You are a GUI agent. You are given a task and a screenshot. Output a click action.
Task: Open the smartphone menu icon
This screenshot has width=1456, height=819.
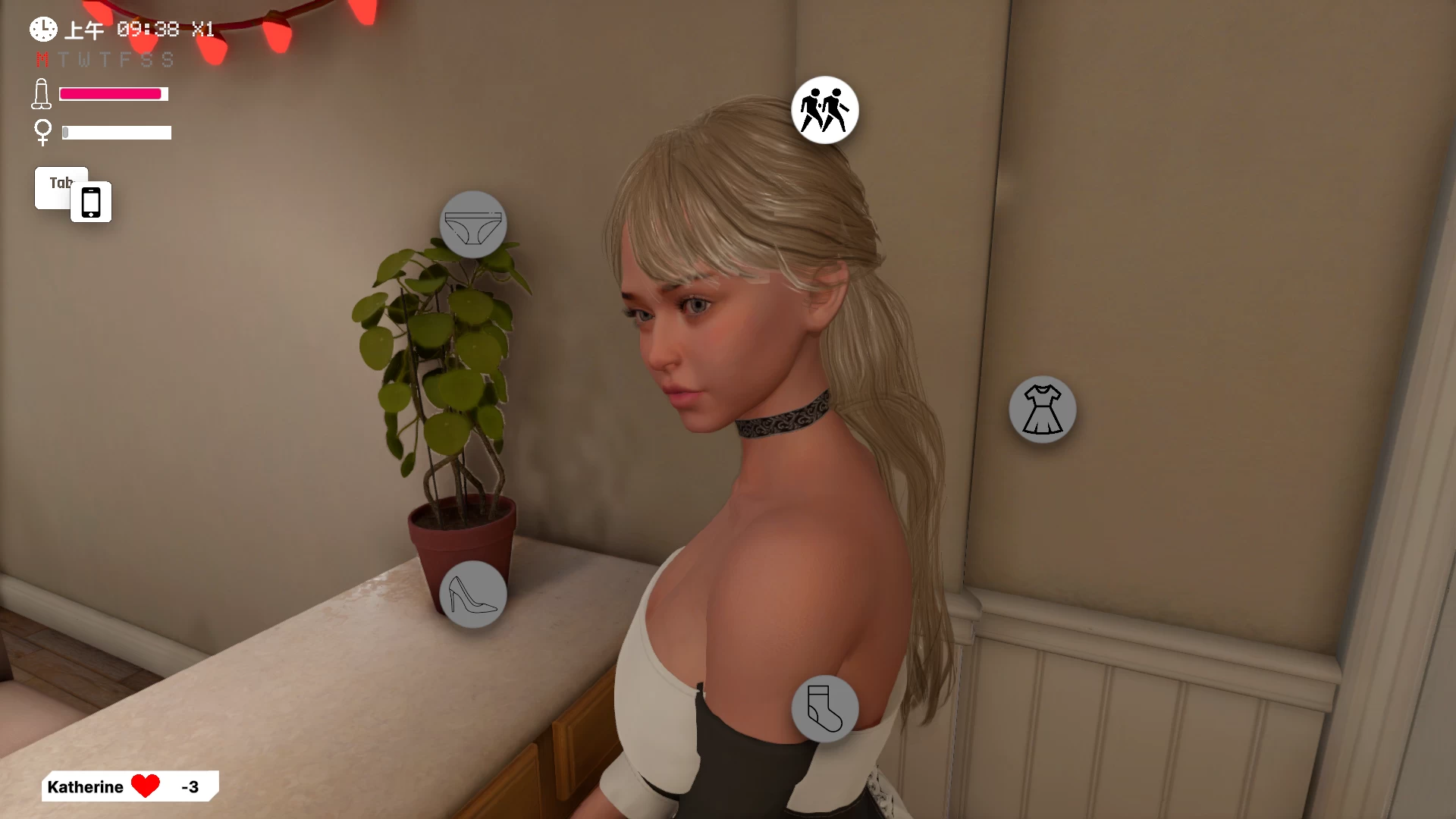point(91,201)
